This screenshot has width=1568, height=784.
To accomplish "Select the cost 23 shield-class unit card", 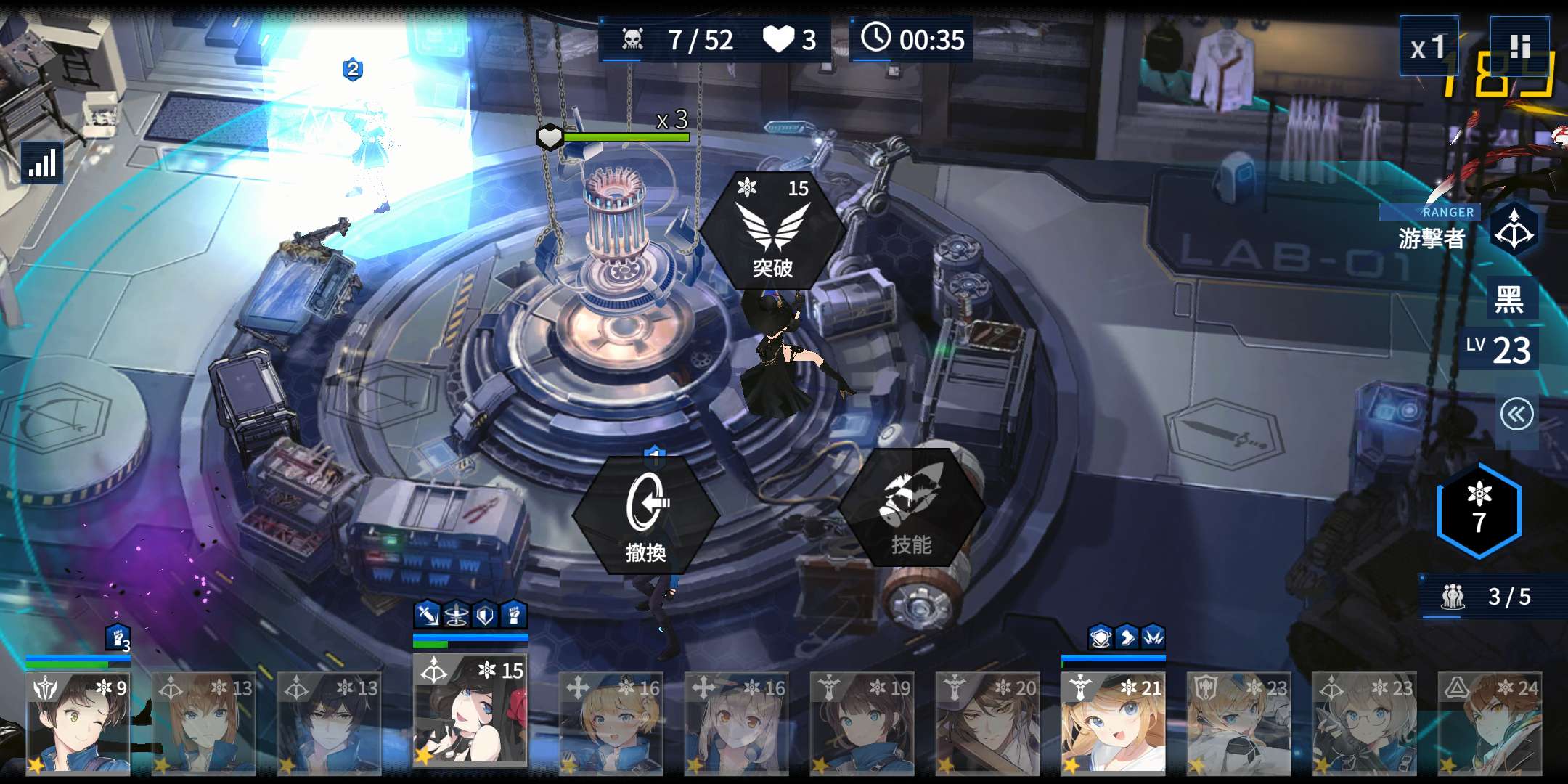I will 1238,723.
